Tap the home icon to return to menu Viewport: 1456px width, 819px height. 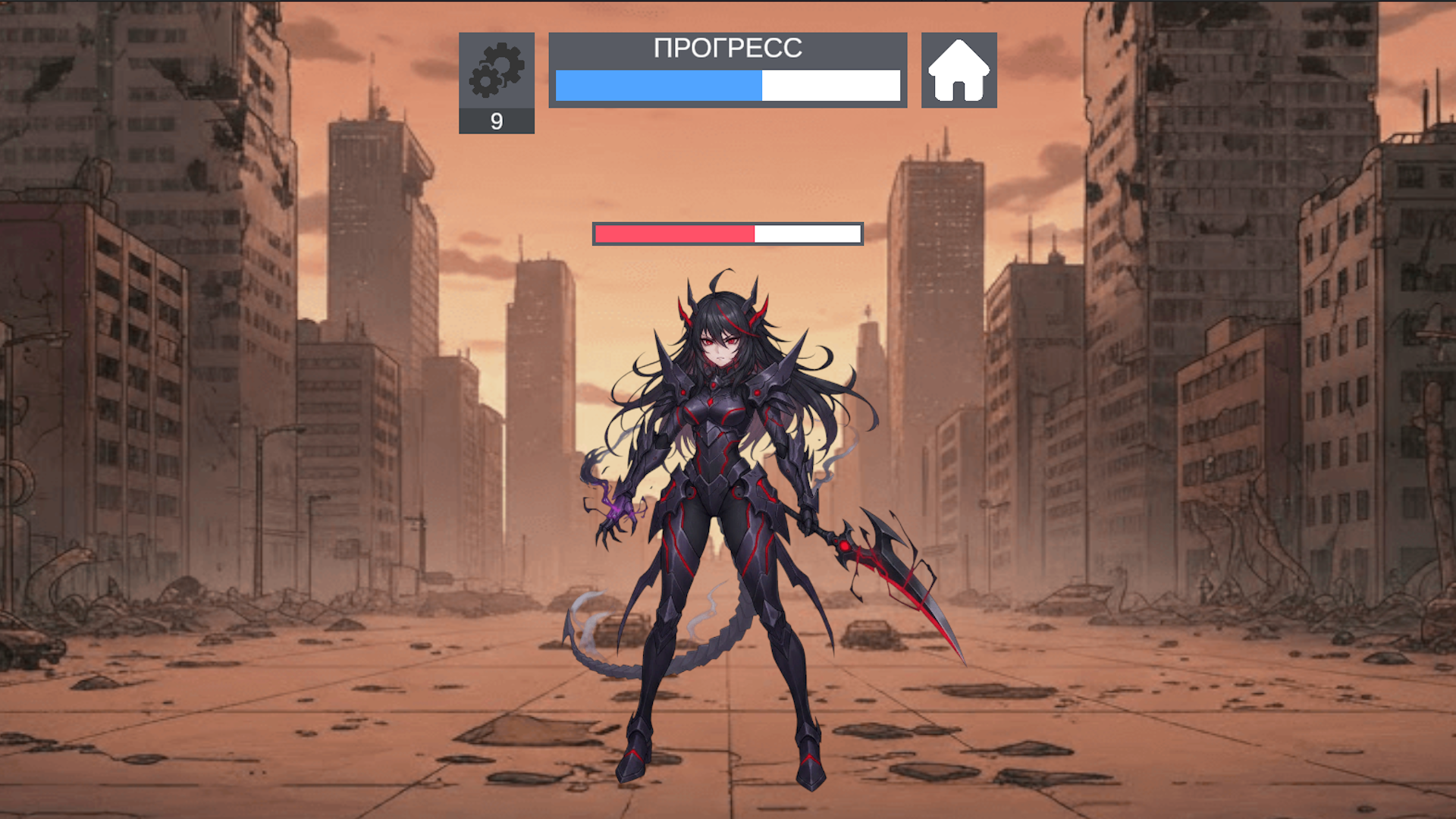coord(959,70)
